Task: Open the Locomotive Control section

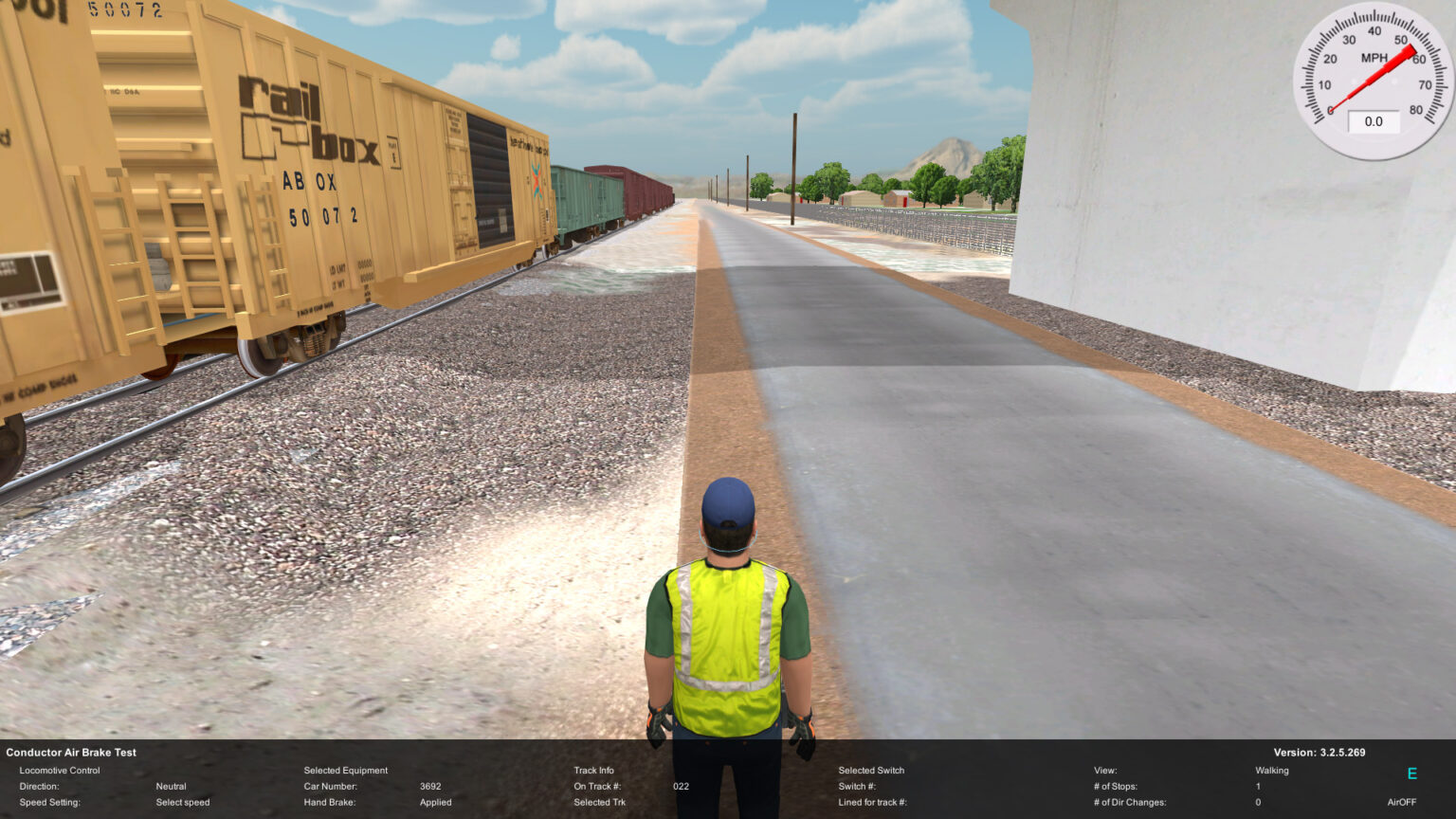Action: point(62,770)
